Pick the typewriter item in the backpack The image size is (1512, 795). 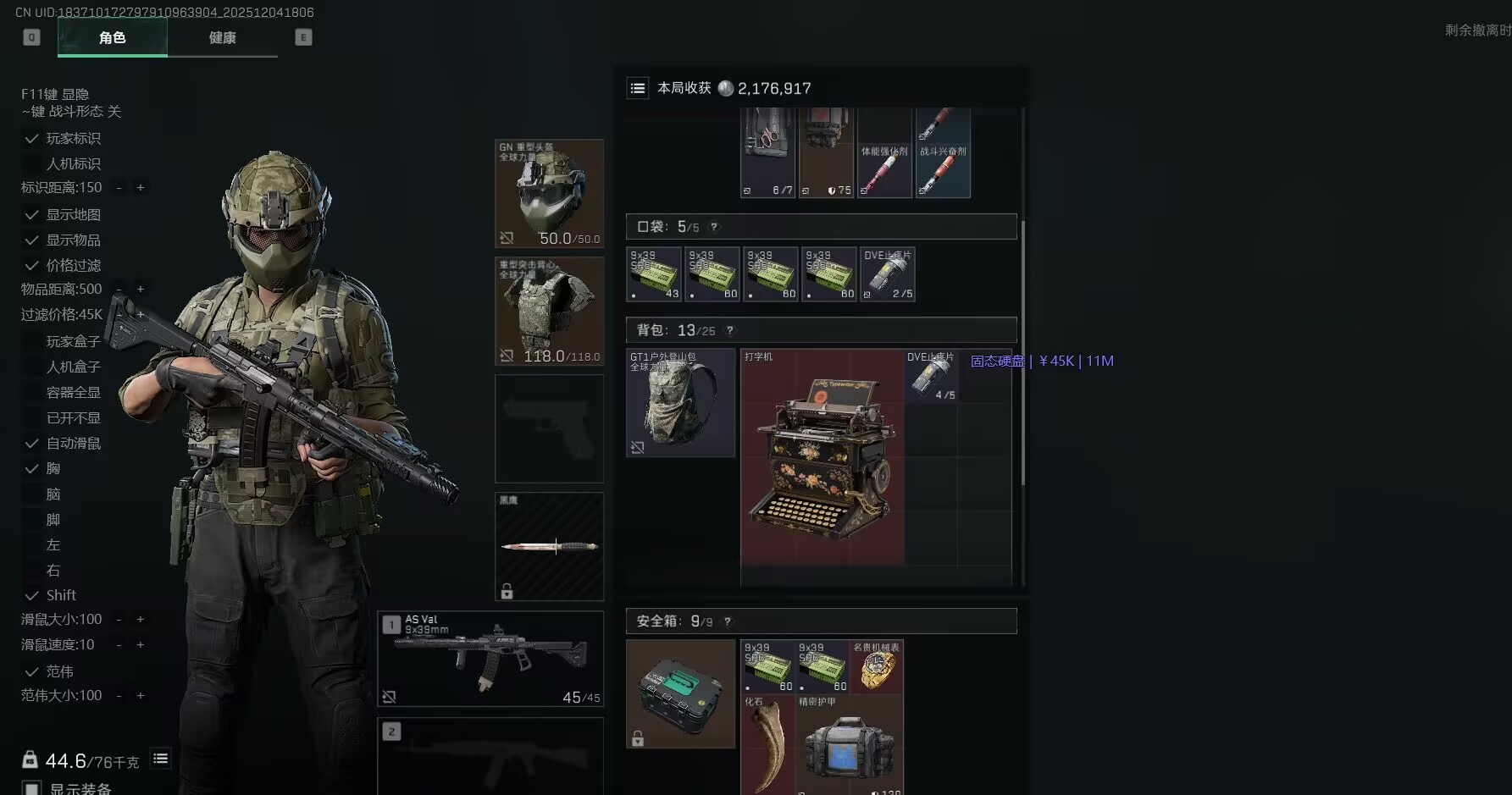(822, 457)
